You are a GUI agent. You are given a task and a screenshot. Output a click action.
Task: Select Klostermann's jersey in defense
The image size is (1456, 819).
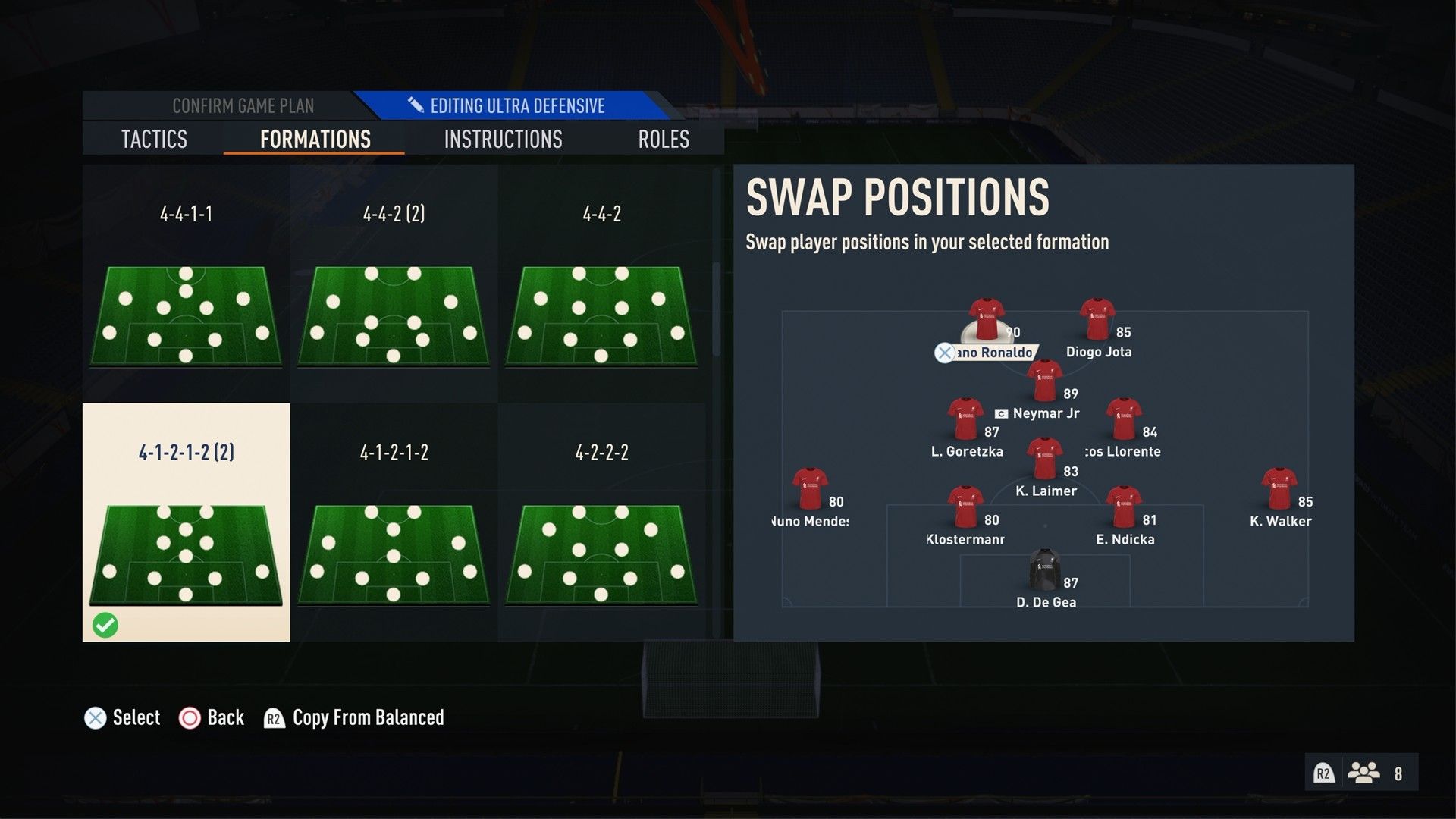[966, 503]
